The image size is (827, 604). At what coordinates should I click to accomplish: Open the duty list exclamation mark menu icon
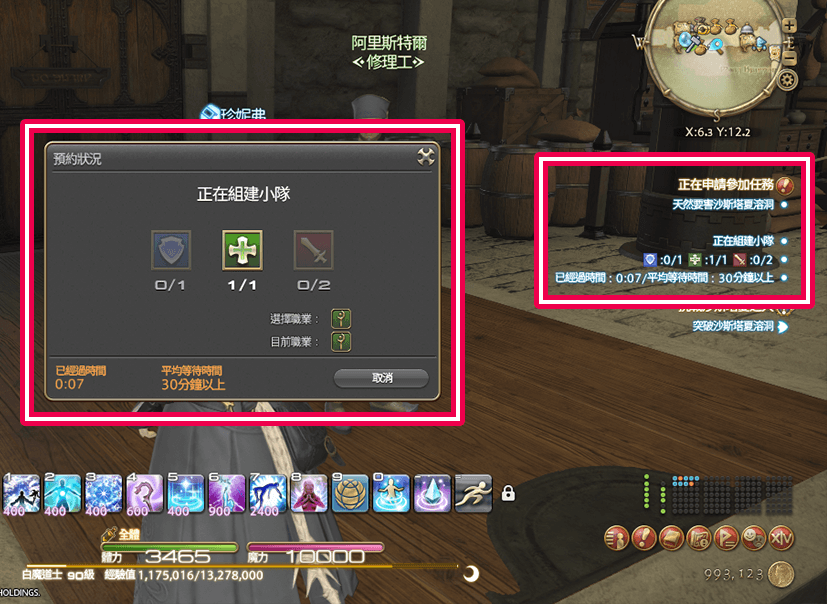[x=643, y=538]
